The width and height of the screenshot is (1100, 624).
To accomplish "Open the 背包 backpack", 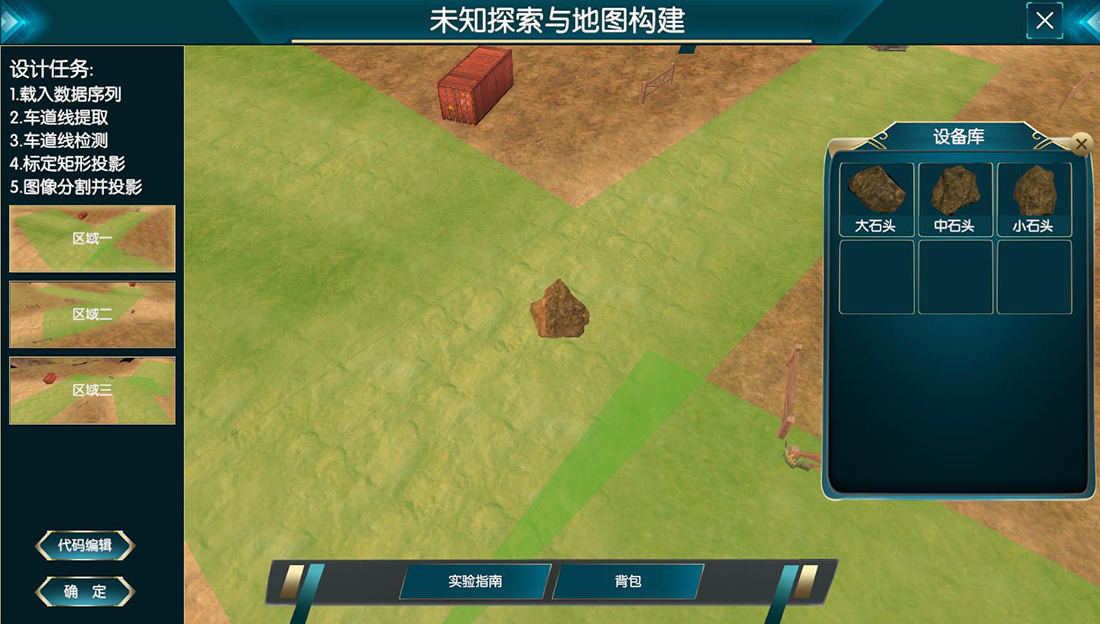I will 628,581.
